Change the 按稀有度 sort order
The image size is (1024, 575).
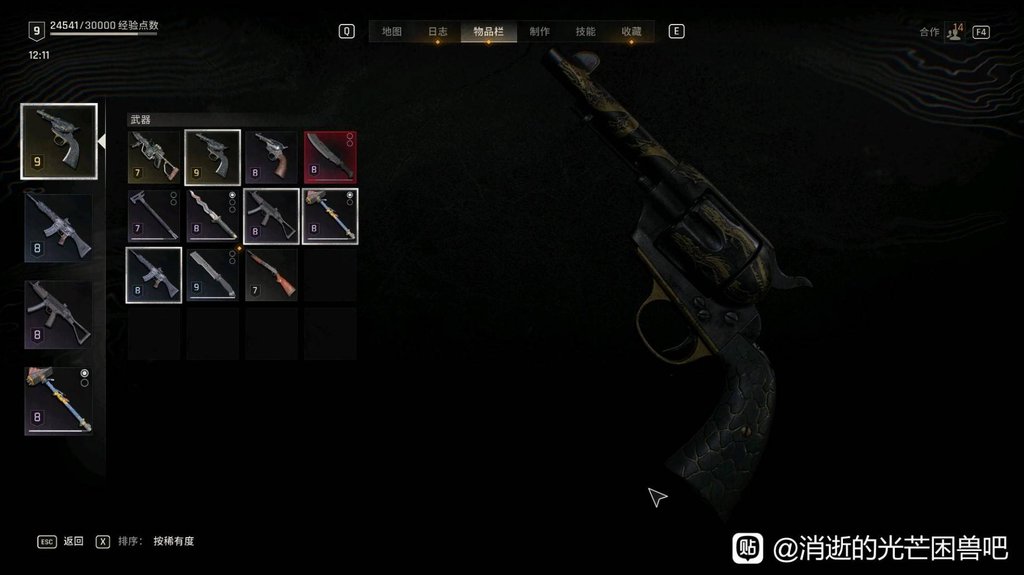point(173,541)
